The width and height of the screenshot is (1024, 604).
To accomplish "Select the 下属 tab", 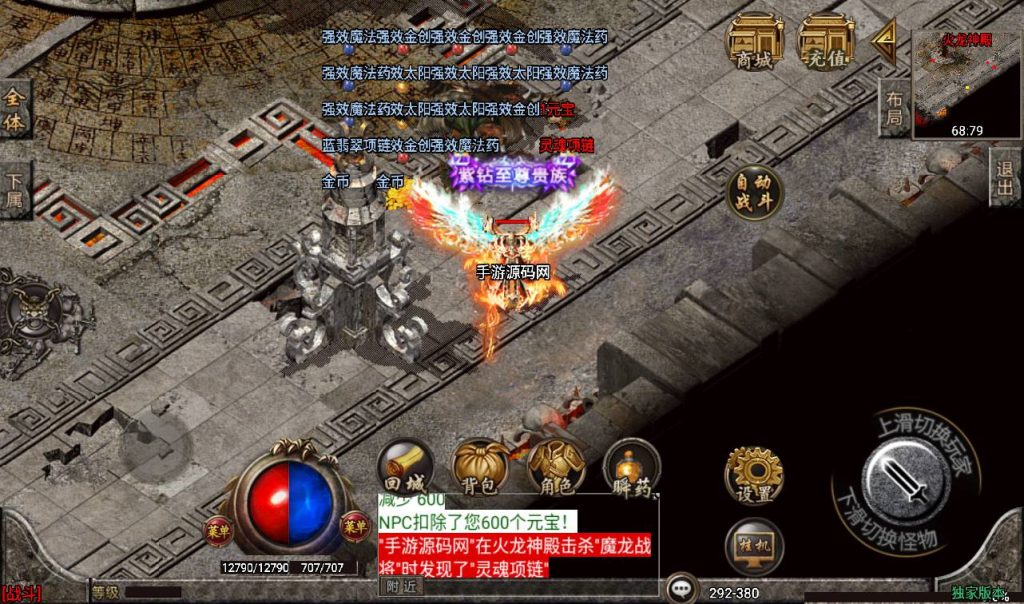I will click(14, 191).
